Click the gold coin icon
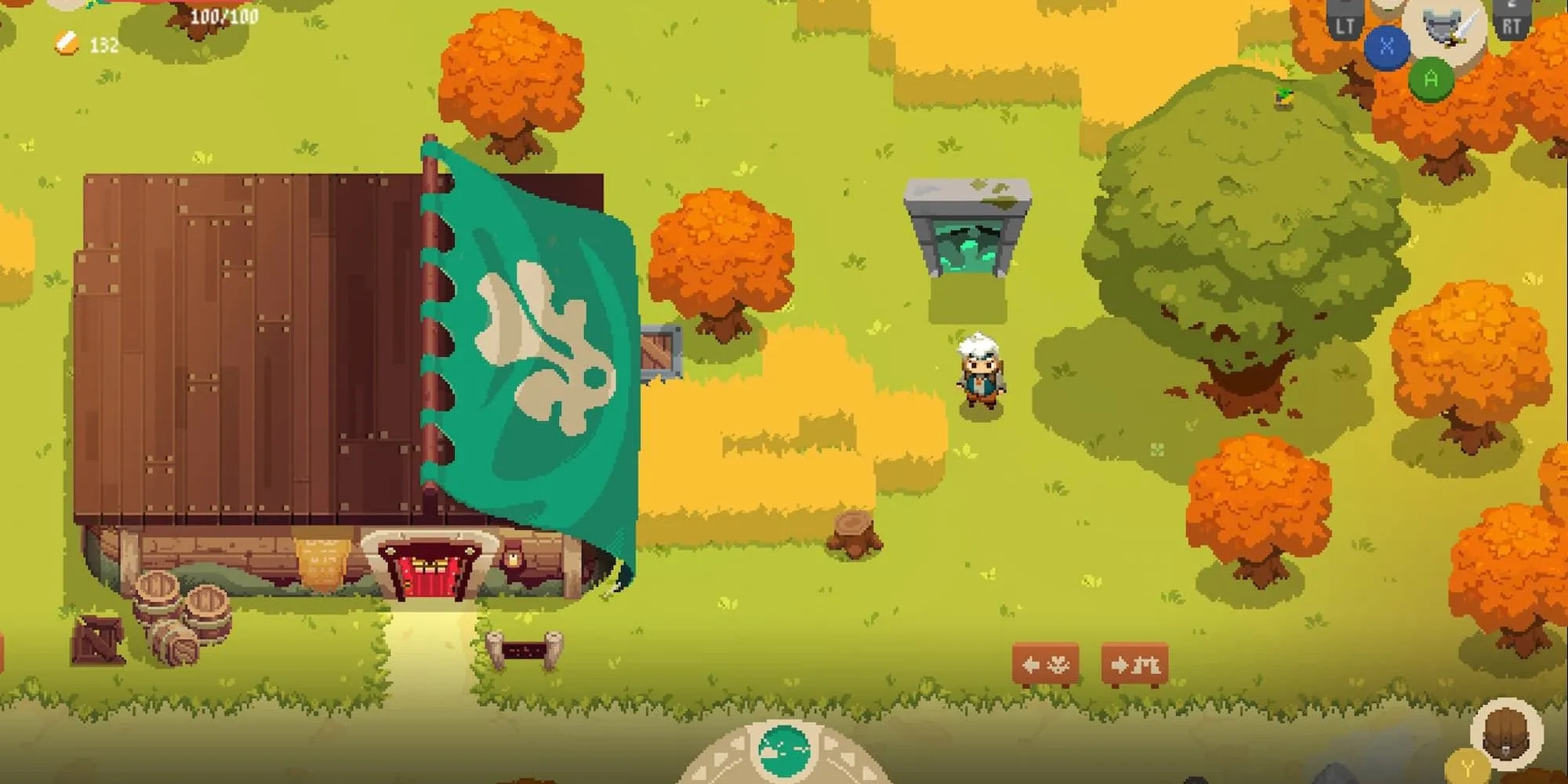1568x784 pixels. click(x=67, y=43)
